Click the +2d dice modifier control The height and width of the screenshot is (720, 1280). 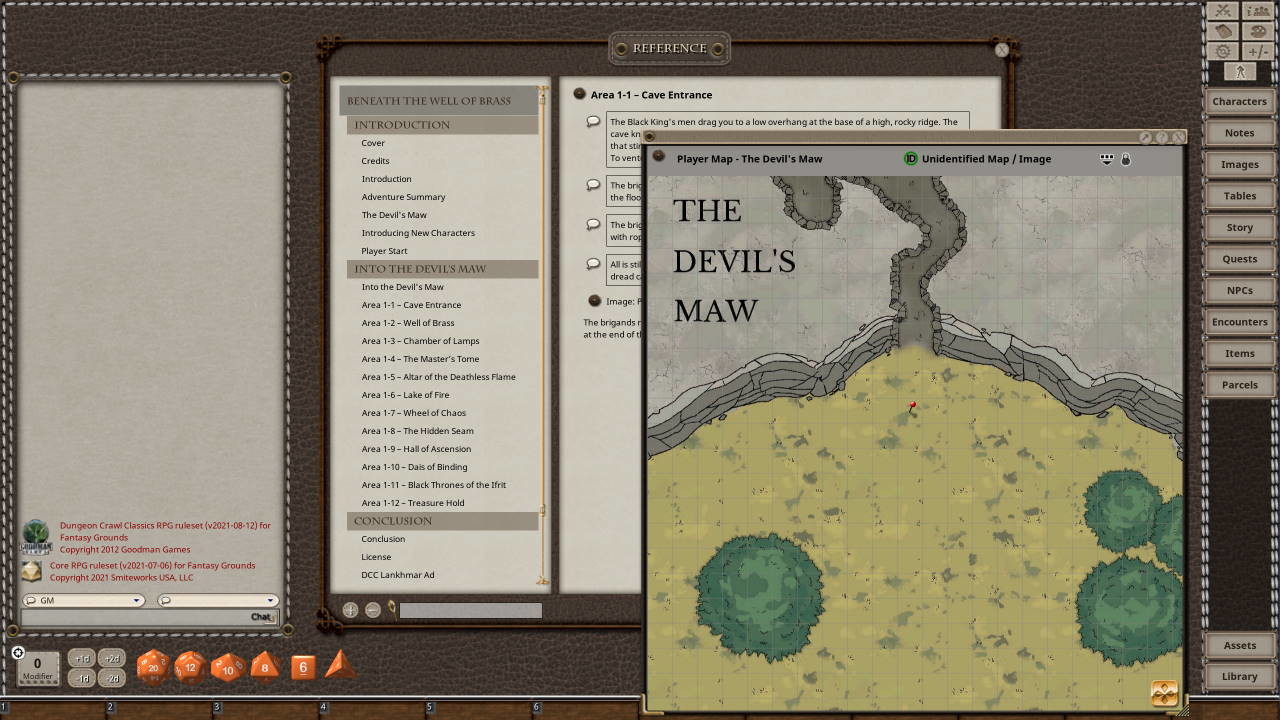click(x=110, y=659)
